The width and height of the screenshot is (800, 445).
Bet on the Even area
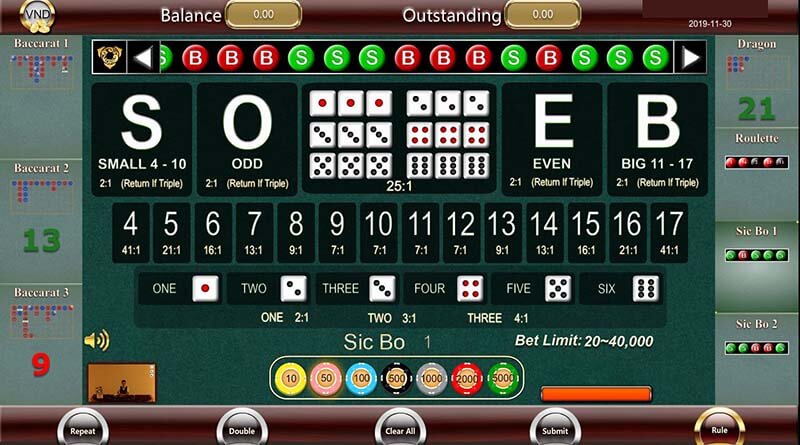553,139
